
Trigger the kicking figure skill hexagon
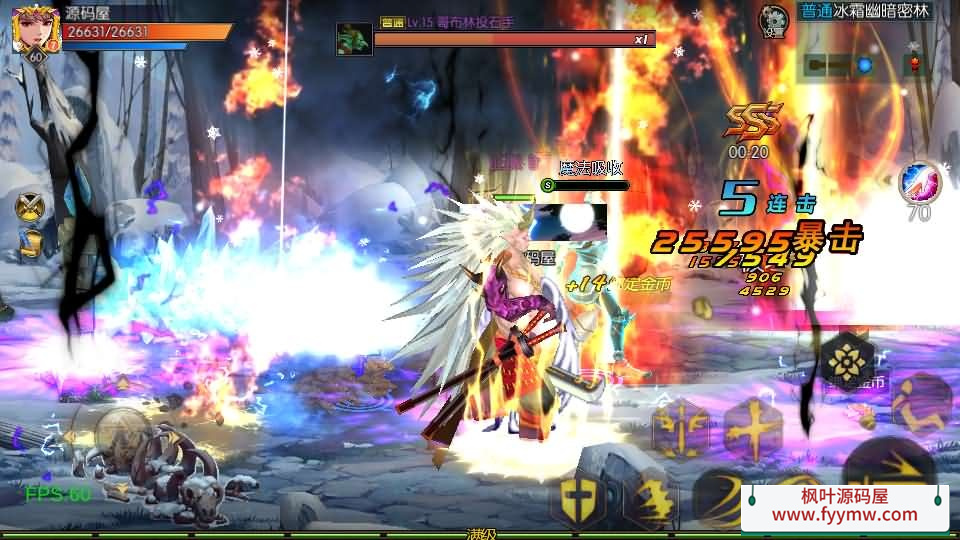click(x=919, y=400)
